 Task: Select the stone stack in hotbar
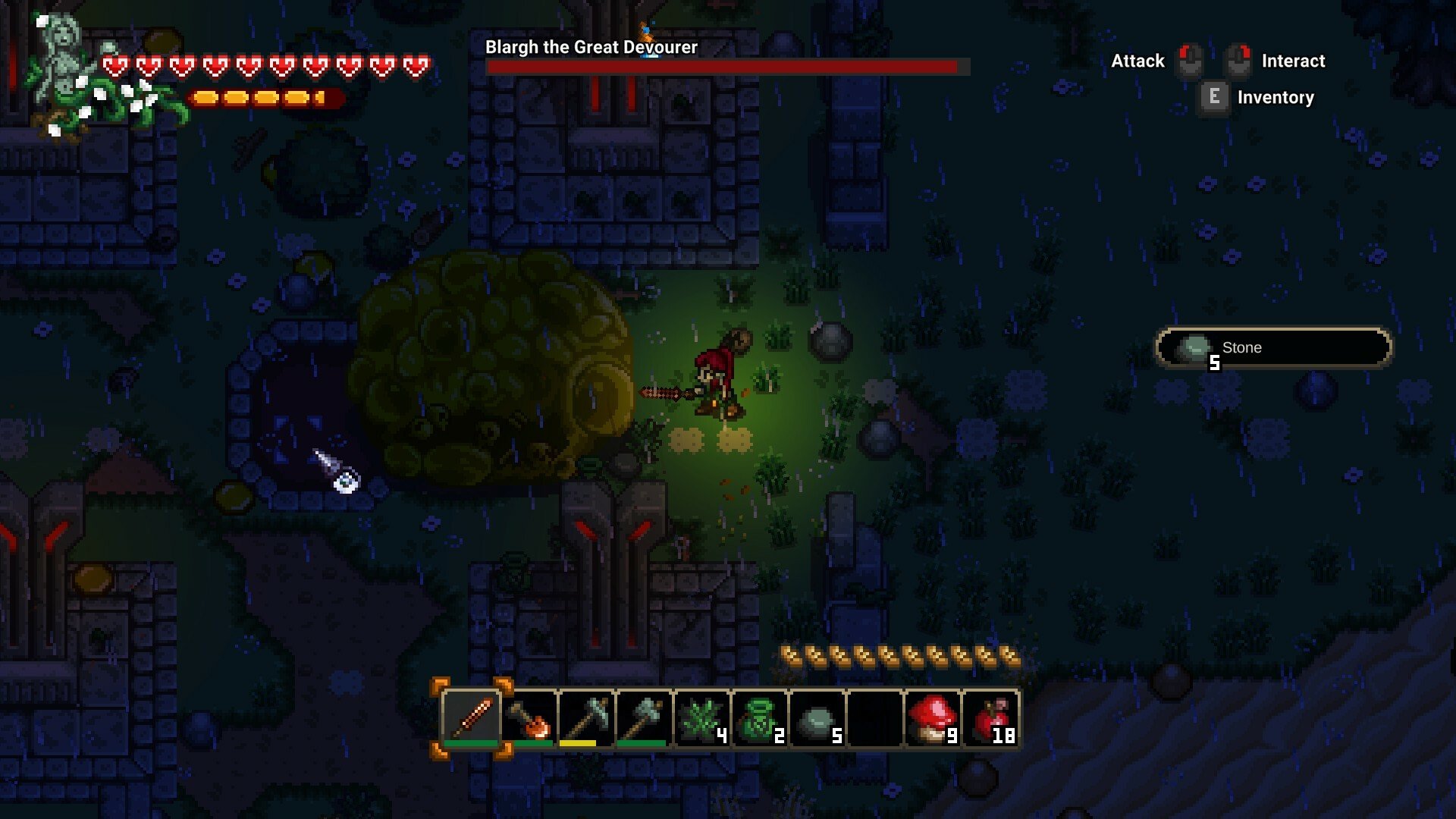point(817,717)
